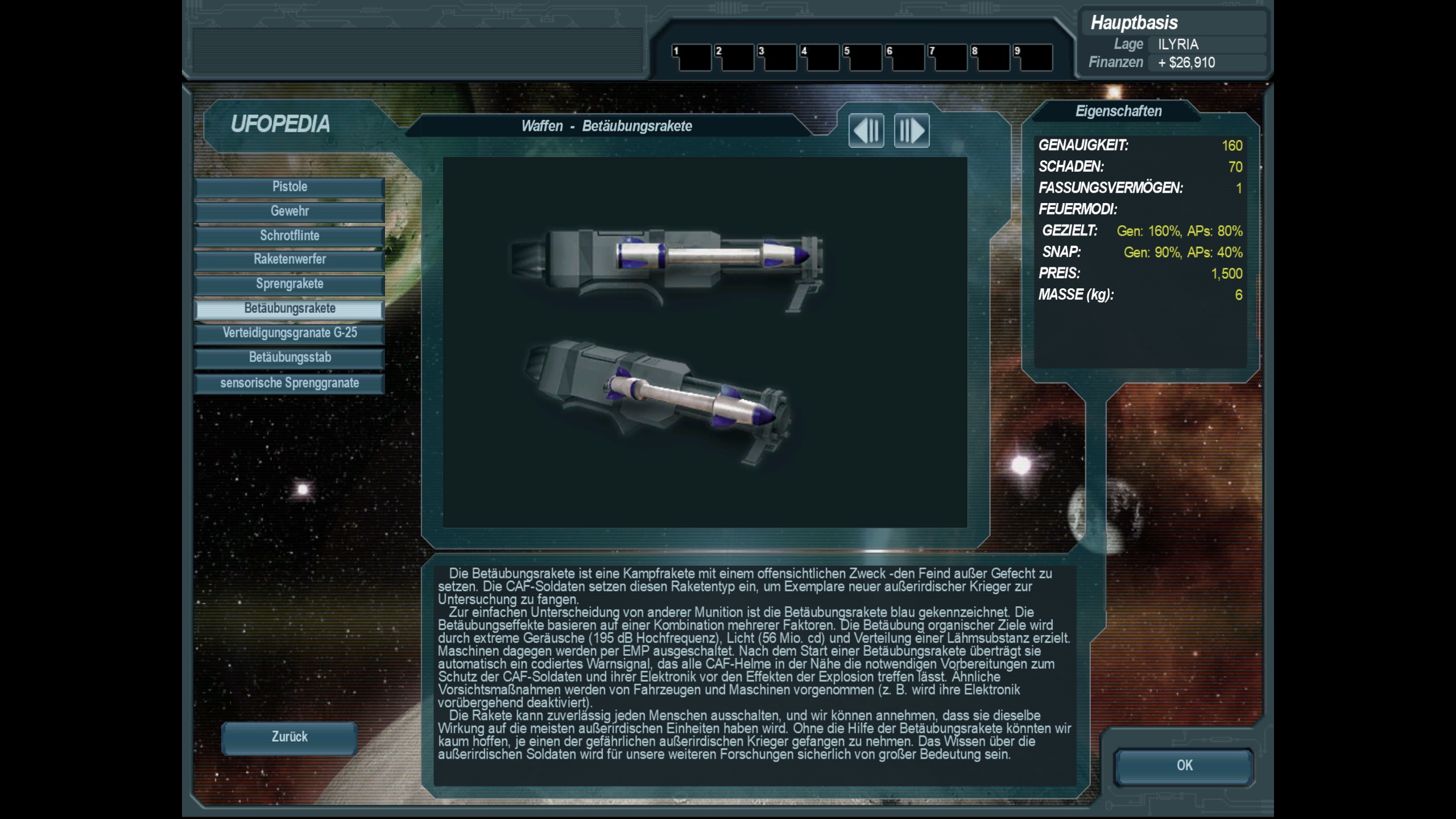Open the Sprengrakete page
The height and width of the screenshot is (819, 1456).
[x=289, y=284]
